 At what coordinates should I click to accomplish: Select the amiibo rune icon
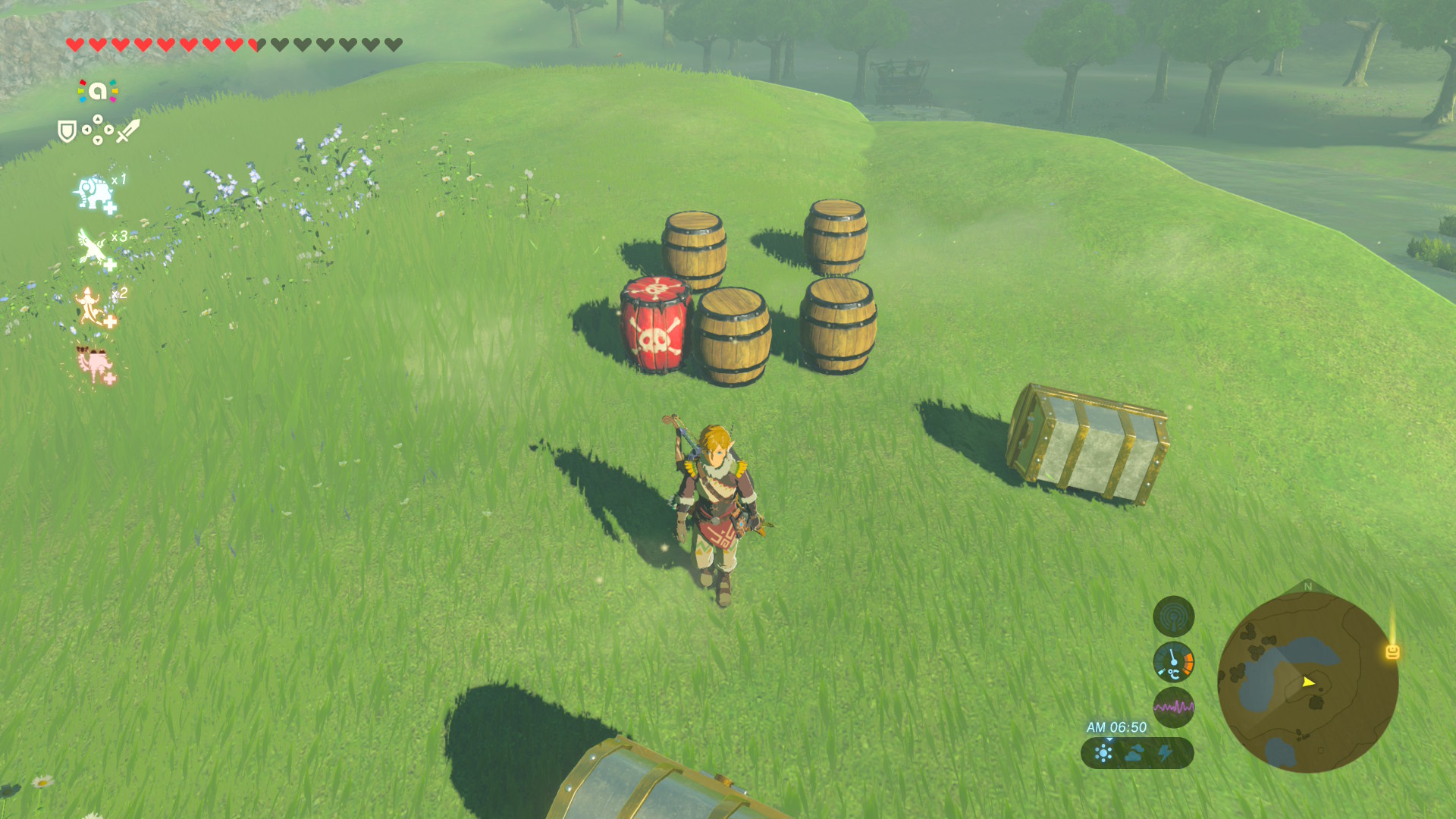pyautogui.click(x=98, y=92)
